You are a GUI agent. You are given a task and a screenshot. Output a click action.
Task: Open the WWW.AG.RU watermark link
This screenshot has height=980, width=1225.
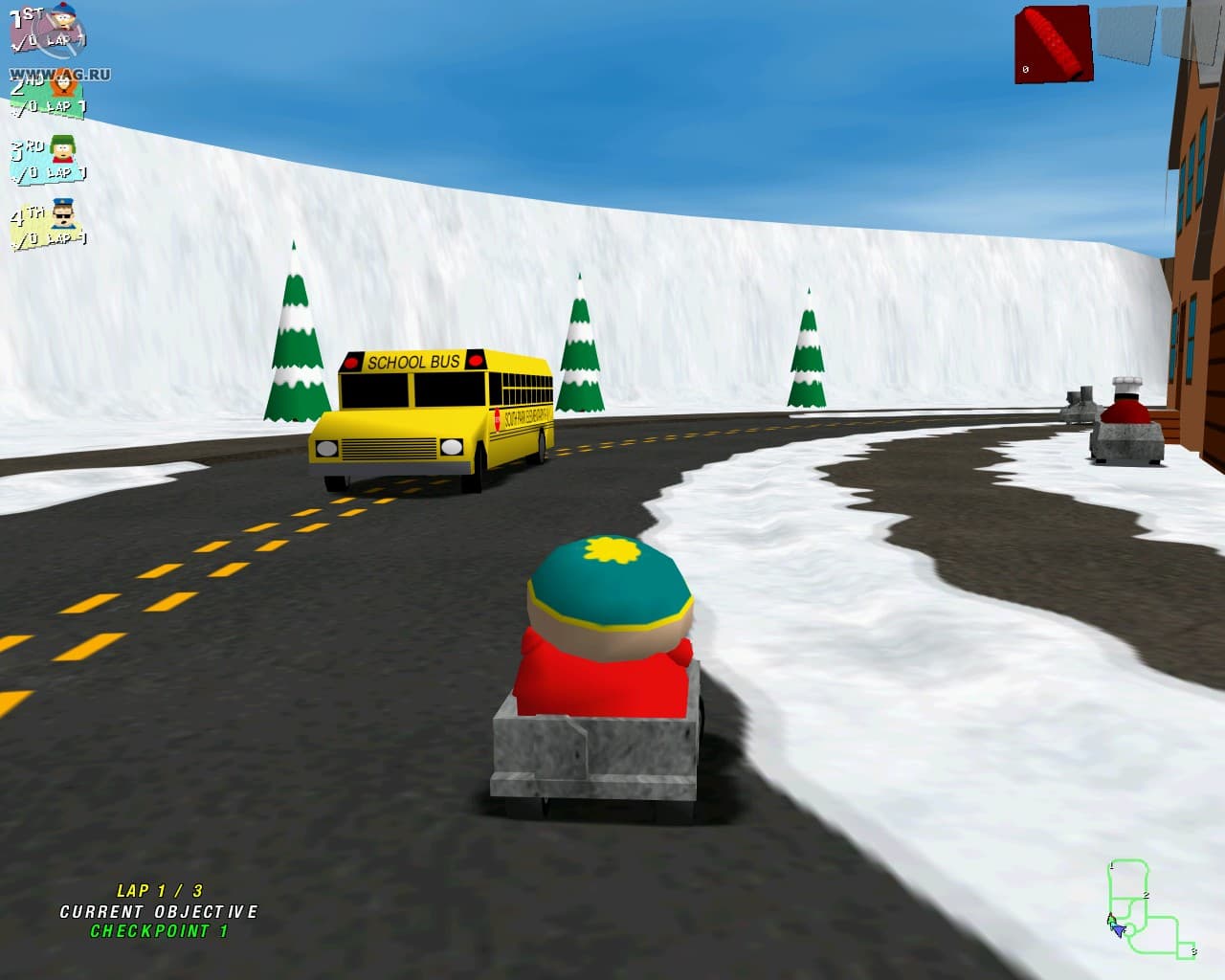(x=60, y=72)
